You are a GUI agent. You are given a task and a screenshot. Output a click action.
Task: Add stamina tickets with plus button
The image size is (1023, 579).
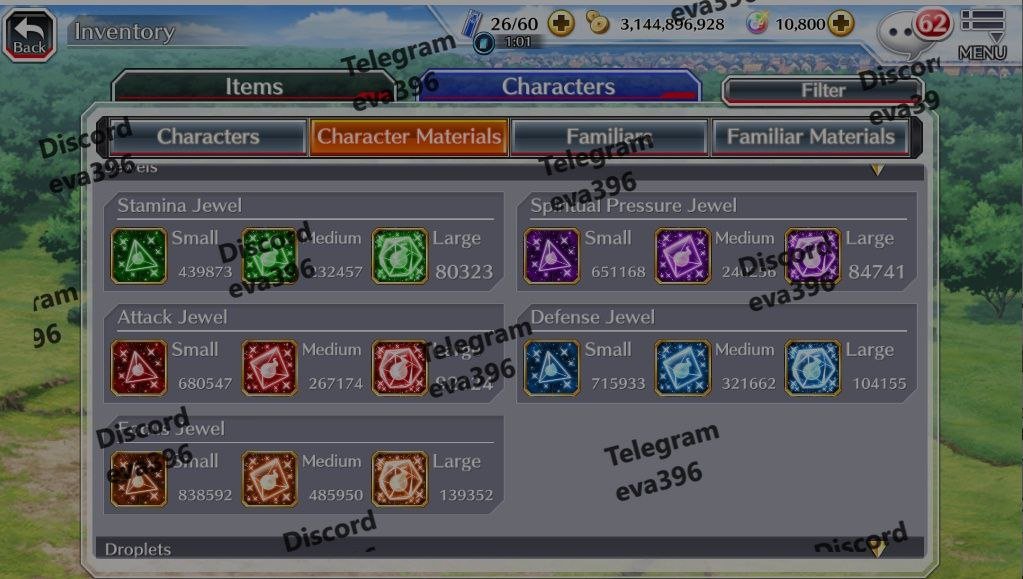561,23
